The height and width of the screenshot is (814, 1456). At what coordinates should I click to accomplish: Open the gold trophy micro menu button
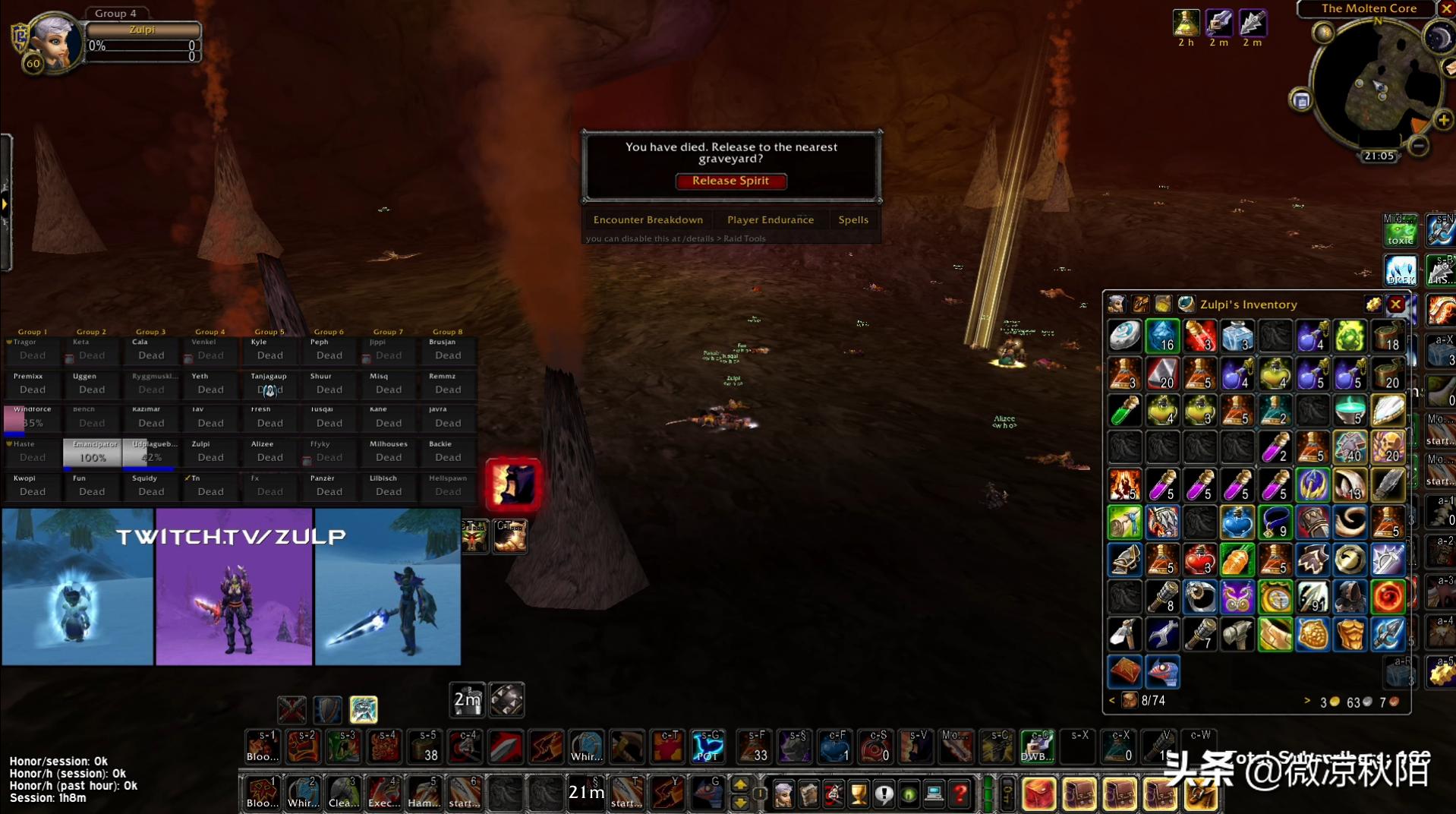coord(859,794)
